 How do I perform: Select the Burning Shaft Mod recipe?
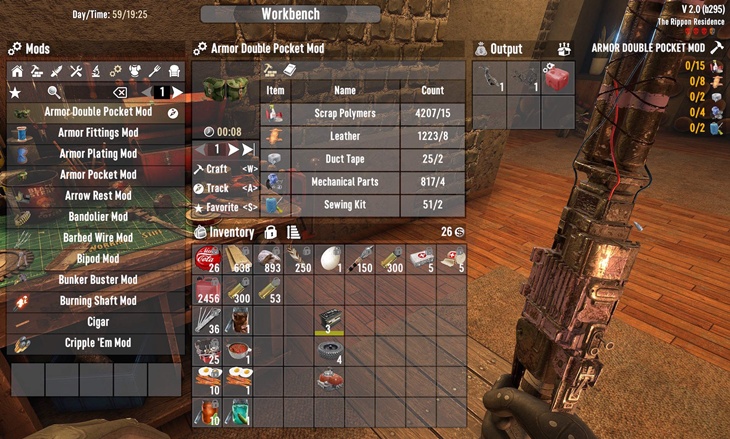[97, 301]
